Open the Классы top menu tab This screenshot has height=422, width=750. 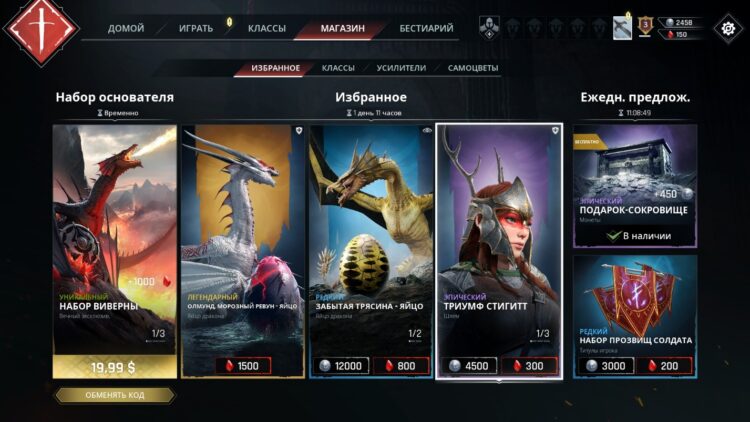pyautogui.click(x=266, y=28)
